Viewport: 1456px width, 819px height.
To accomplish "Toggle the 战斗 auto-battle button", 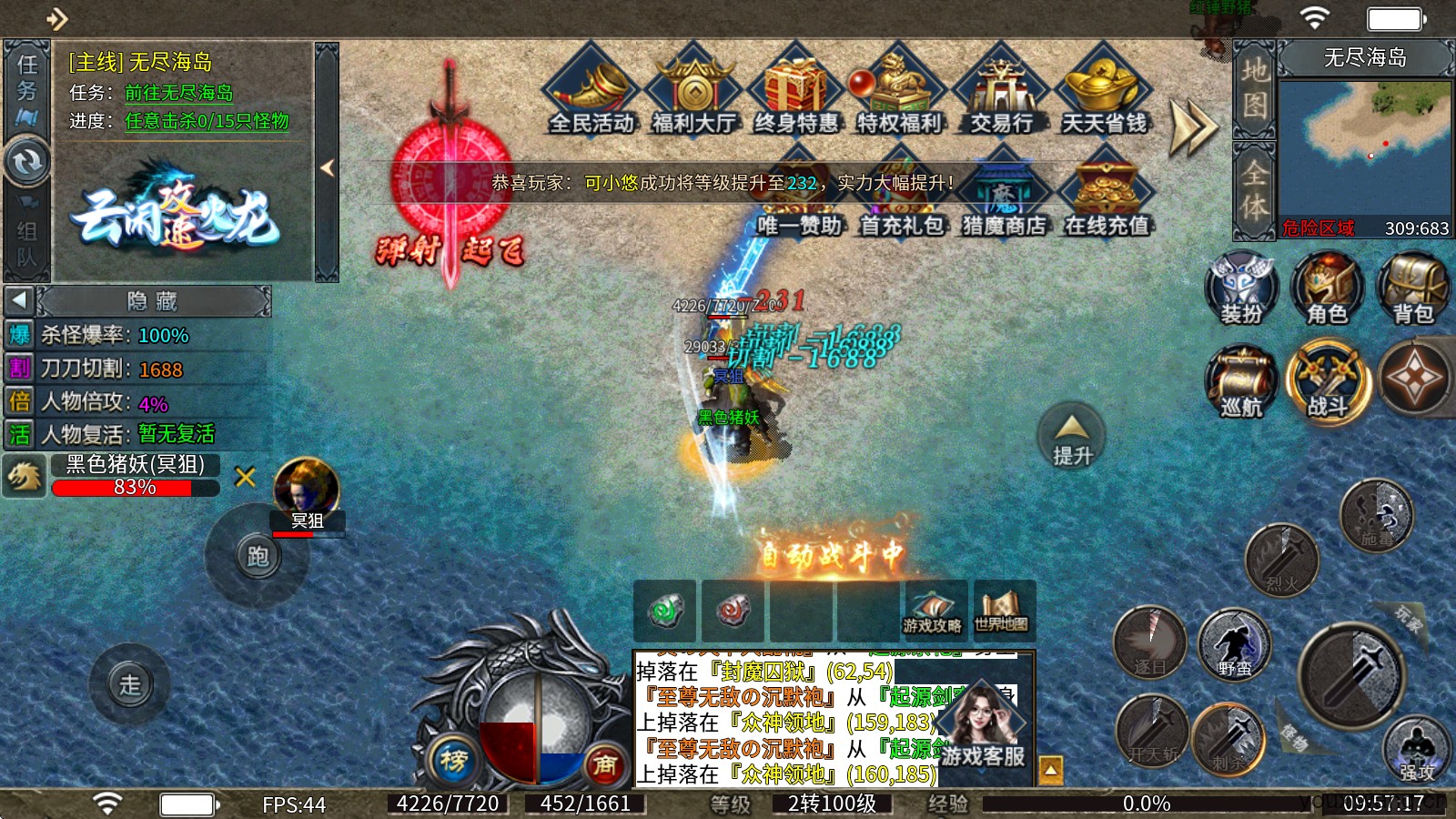I will [1328, 381].
